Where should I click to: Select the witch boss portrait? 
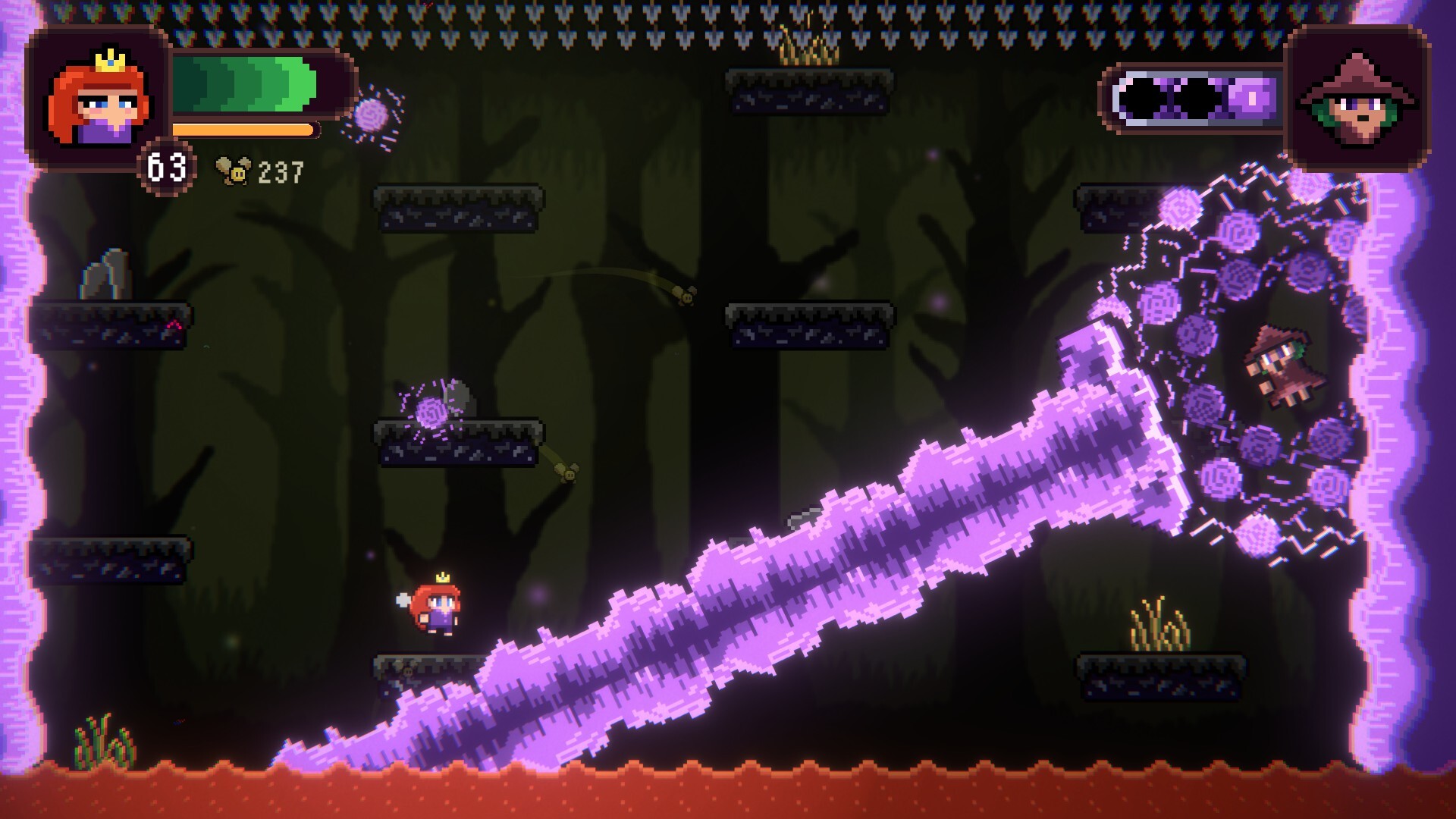[x=1357, y=99]
